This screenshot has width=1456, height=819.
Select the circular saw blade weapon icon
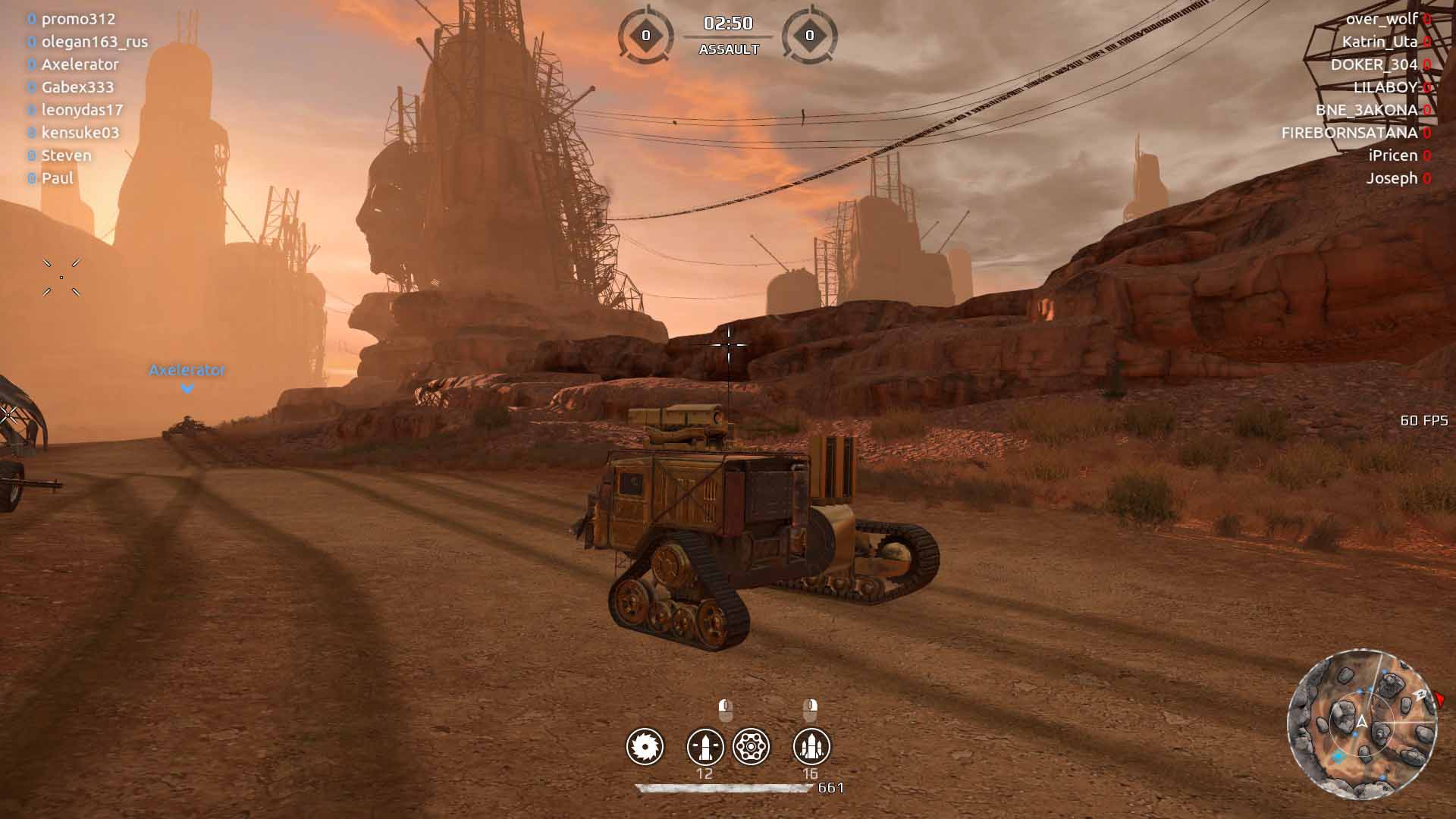[x=645, y=747]
